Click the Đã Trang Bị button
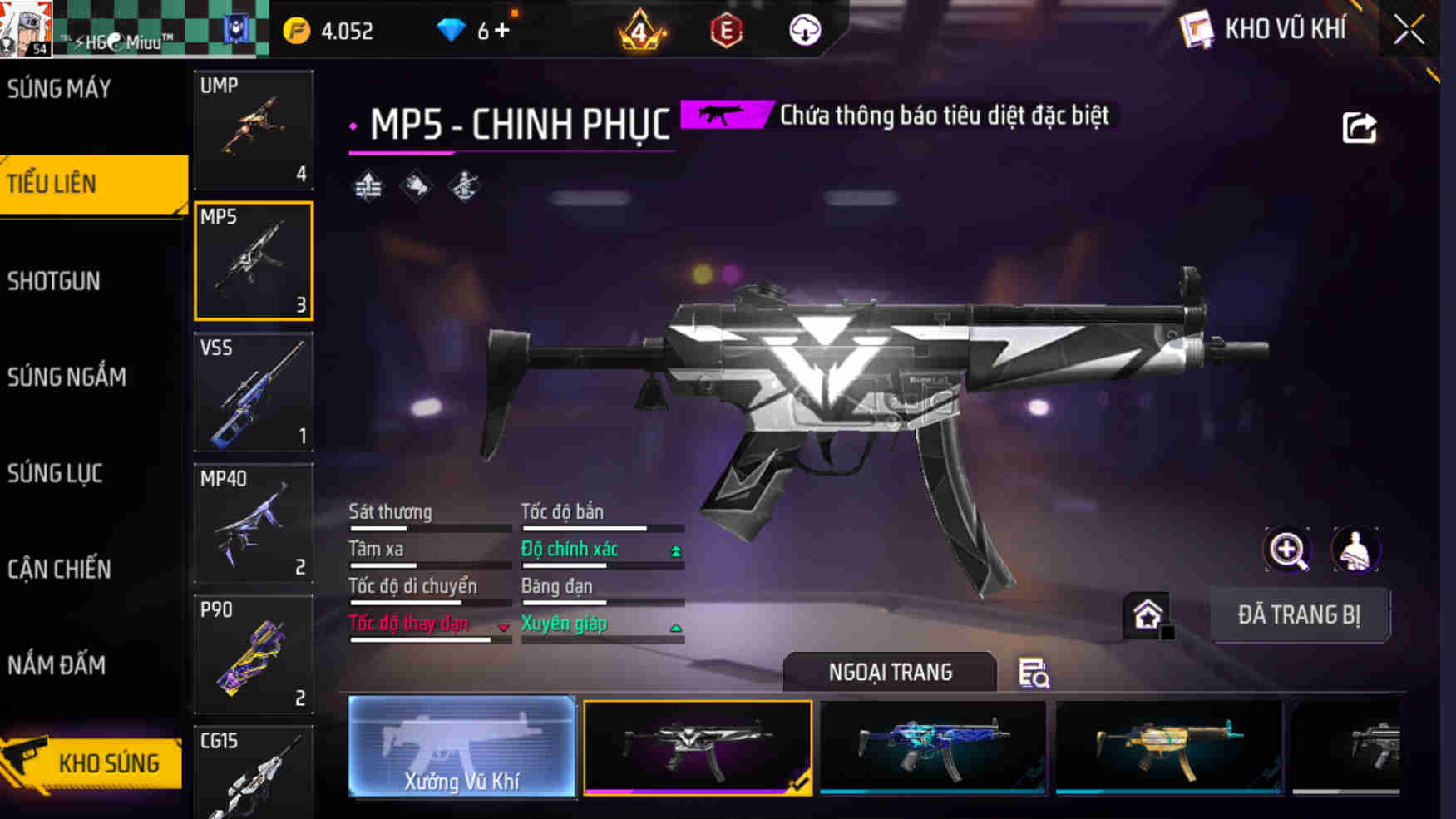The width and height of the screenshot is (1456, 819). point(1299,615)
